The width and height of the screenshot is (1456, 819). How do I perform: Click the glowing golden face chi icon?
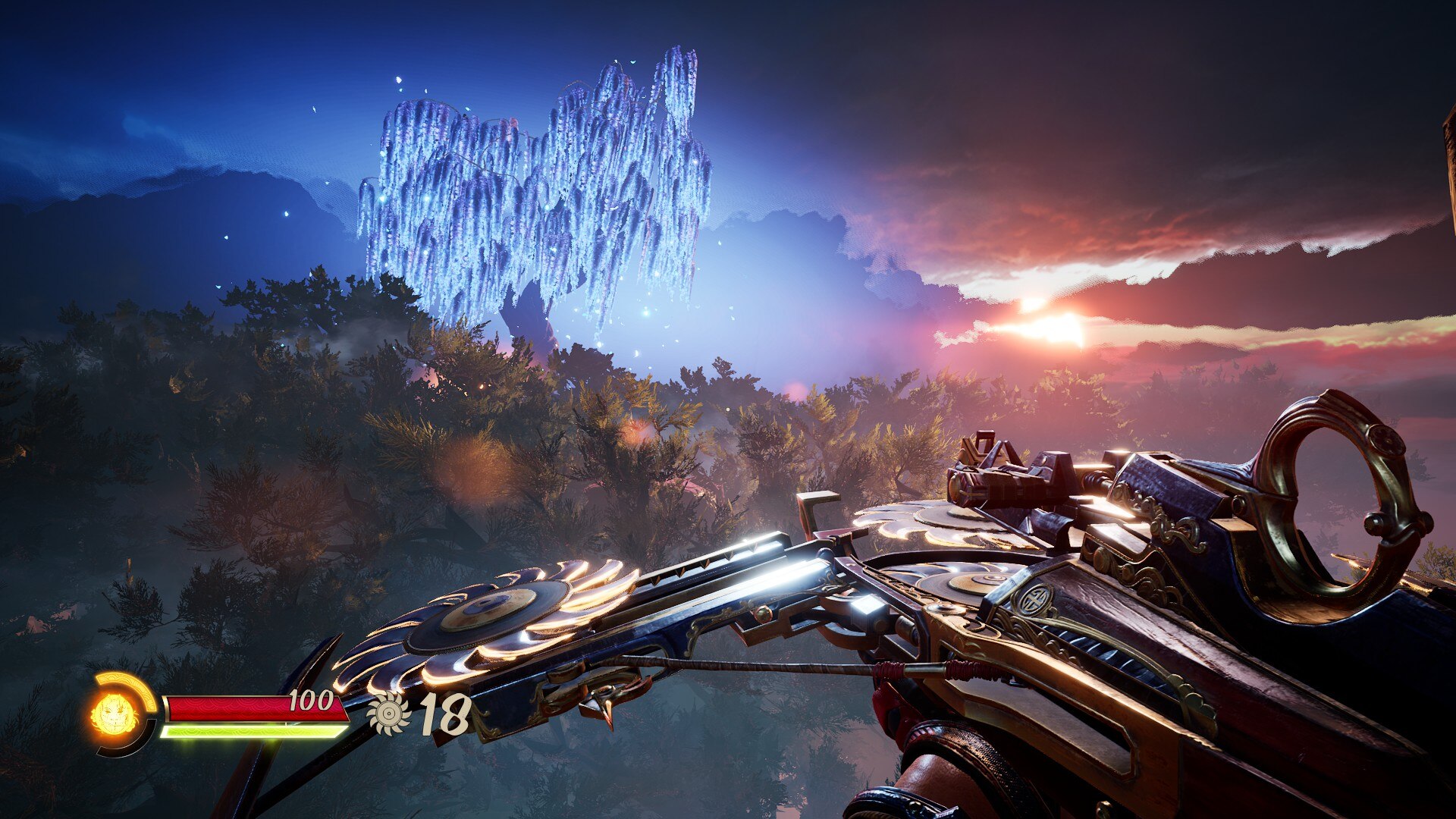(x=115, y=714)
